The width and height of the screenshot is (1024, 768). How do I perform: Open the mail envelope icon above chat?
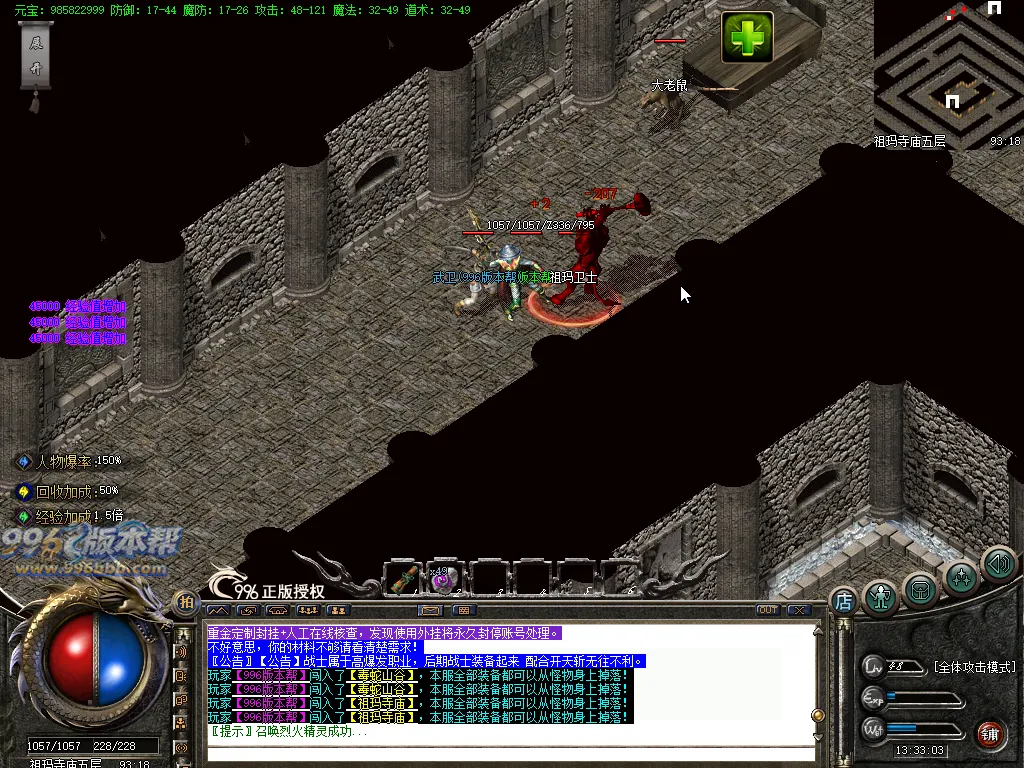click(430, 610)
